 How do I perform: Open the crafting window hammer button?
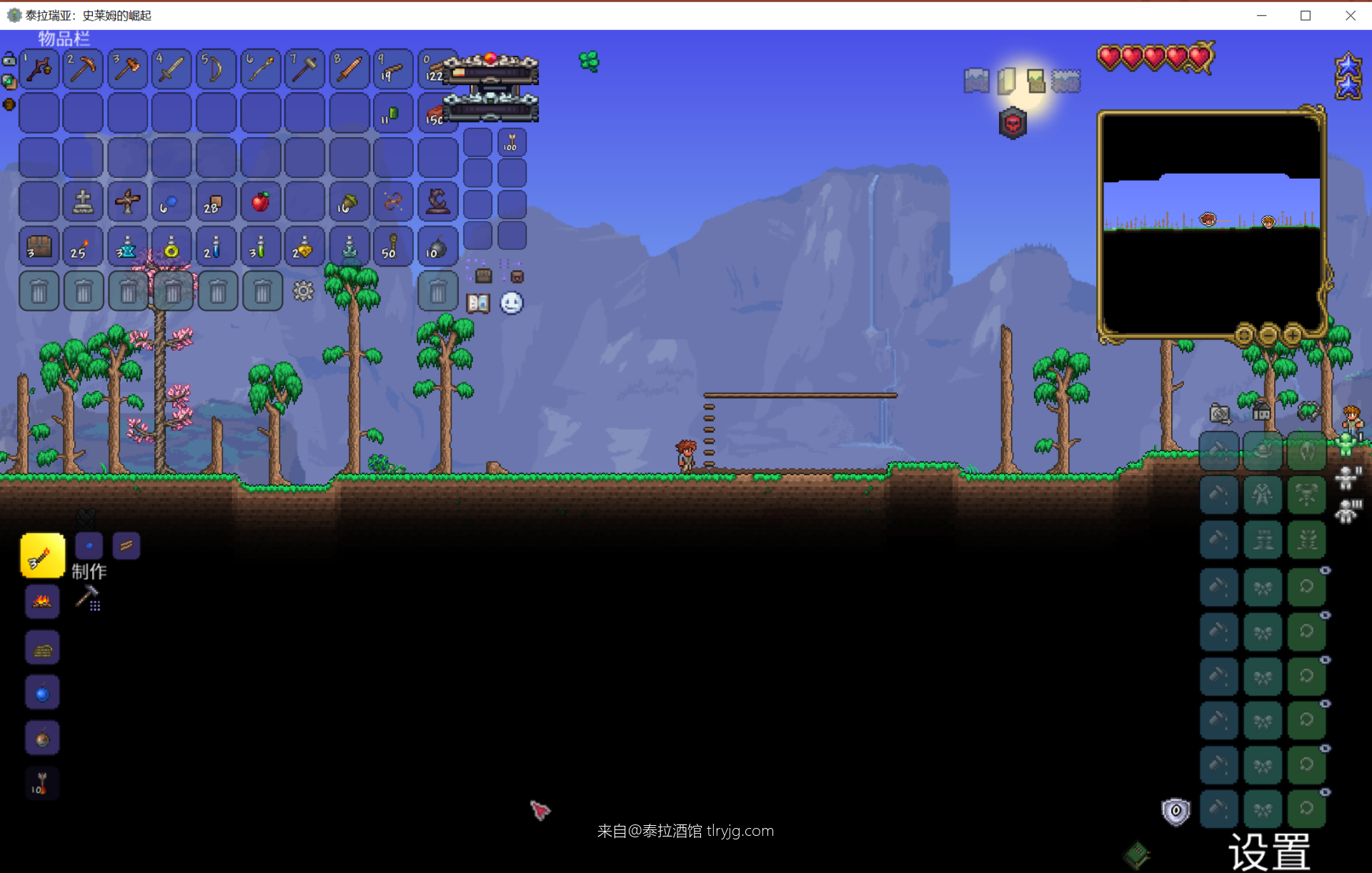tap(88, 597)
